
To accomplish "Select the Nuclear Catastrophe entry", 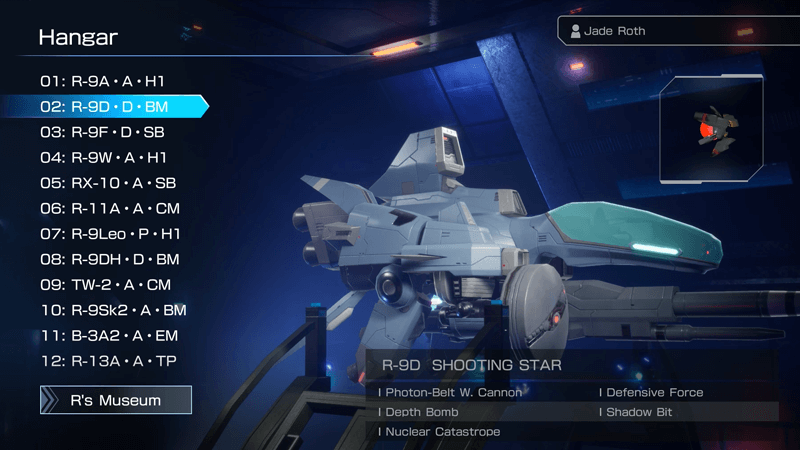I will 439,431.
